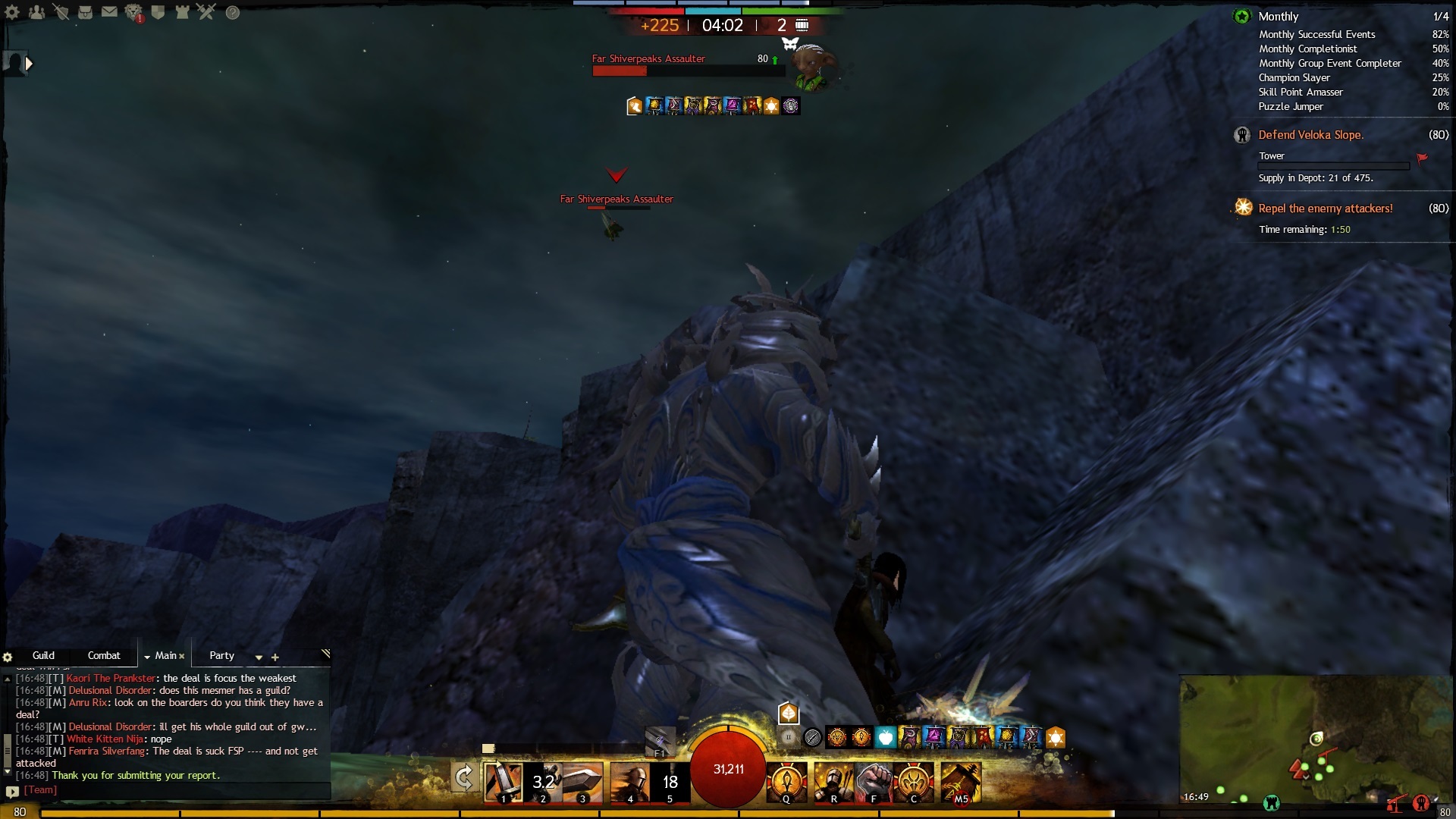The width and height of the screenshot is (1456, 819).
Task: Expand the party portrait arrow
Action: [29, 64]
